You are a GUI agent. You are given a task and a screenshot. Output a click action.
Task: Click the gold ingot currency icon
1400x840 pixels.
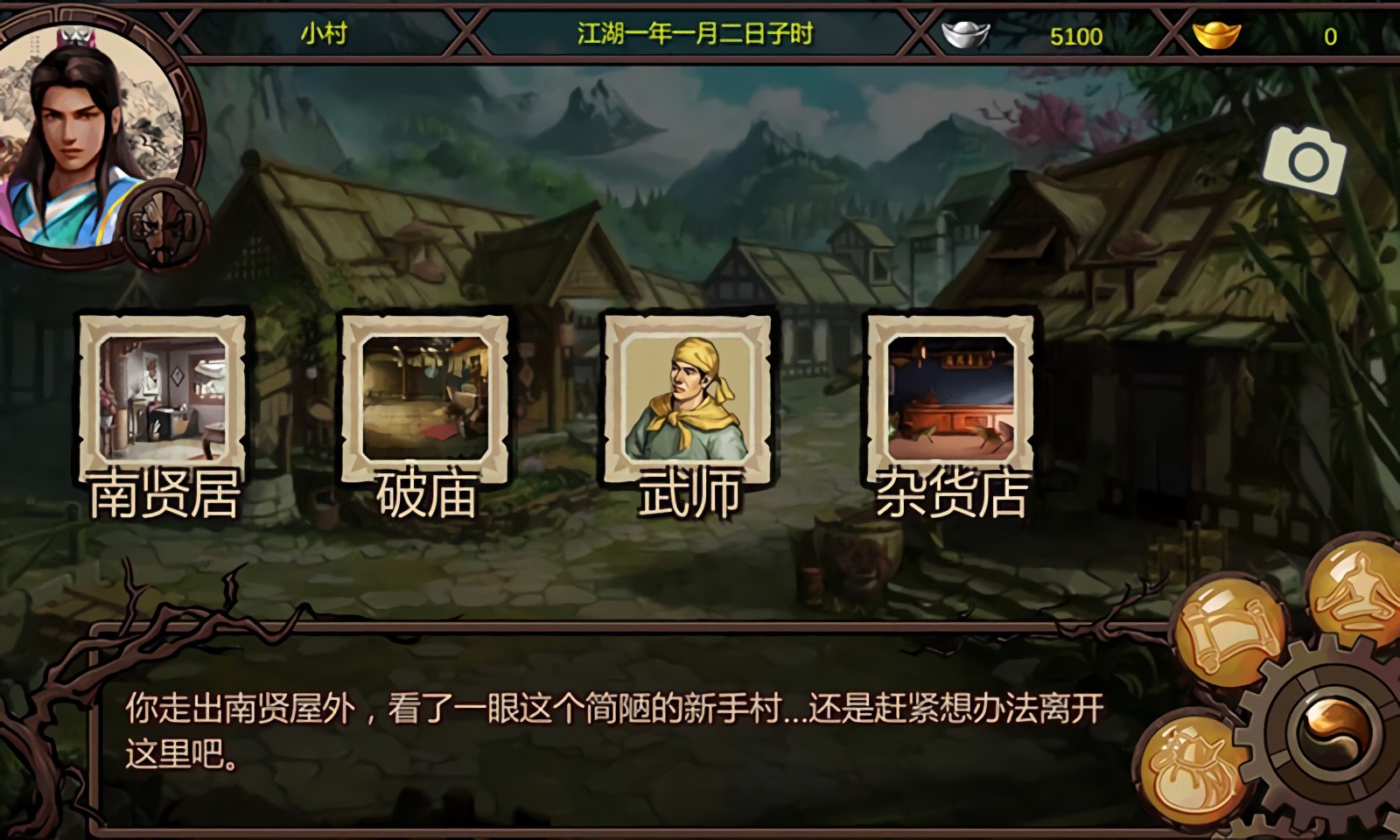[1216, 37]
